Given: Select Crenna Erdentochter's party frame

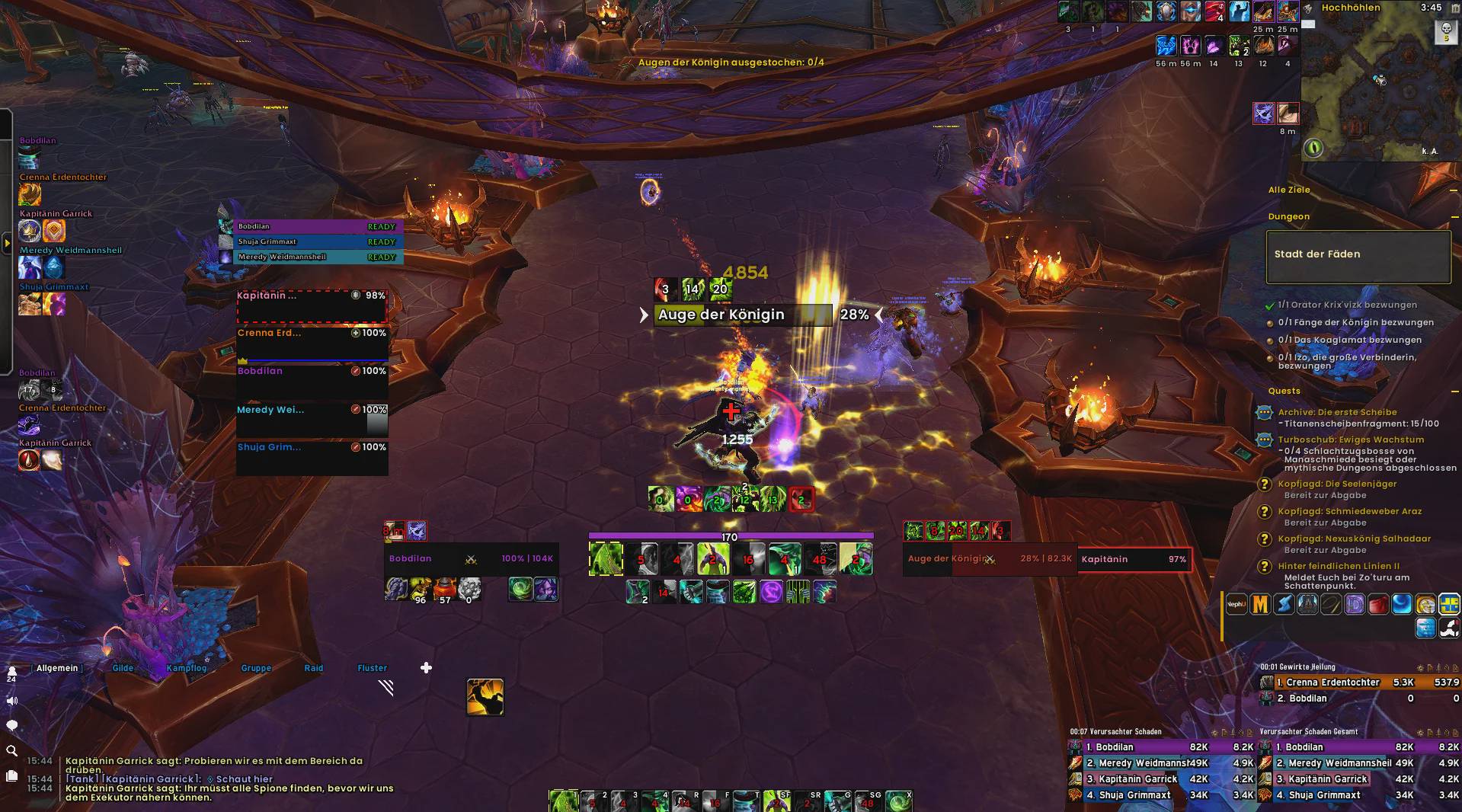Looking at the screenshot, I should click(x=312, y=344).
